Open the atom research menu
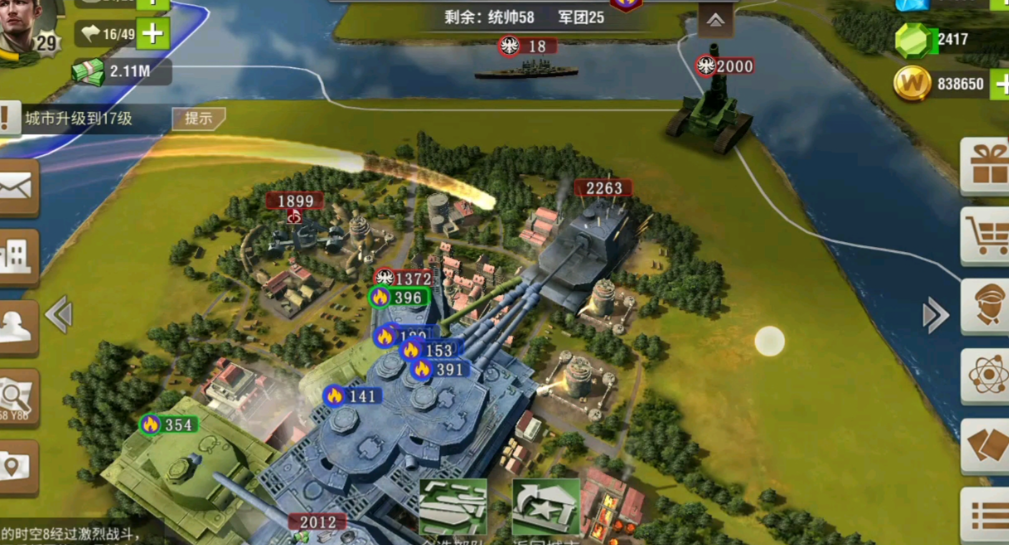 (986, 376)
